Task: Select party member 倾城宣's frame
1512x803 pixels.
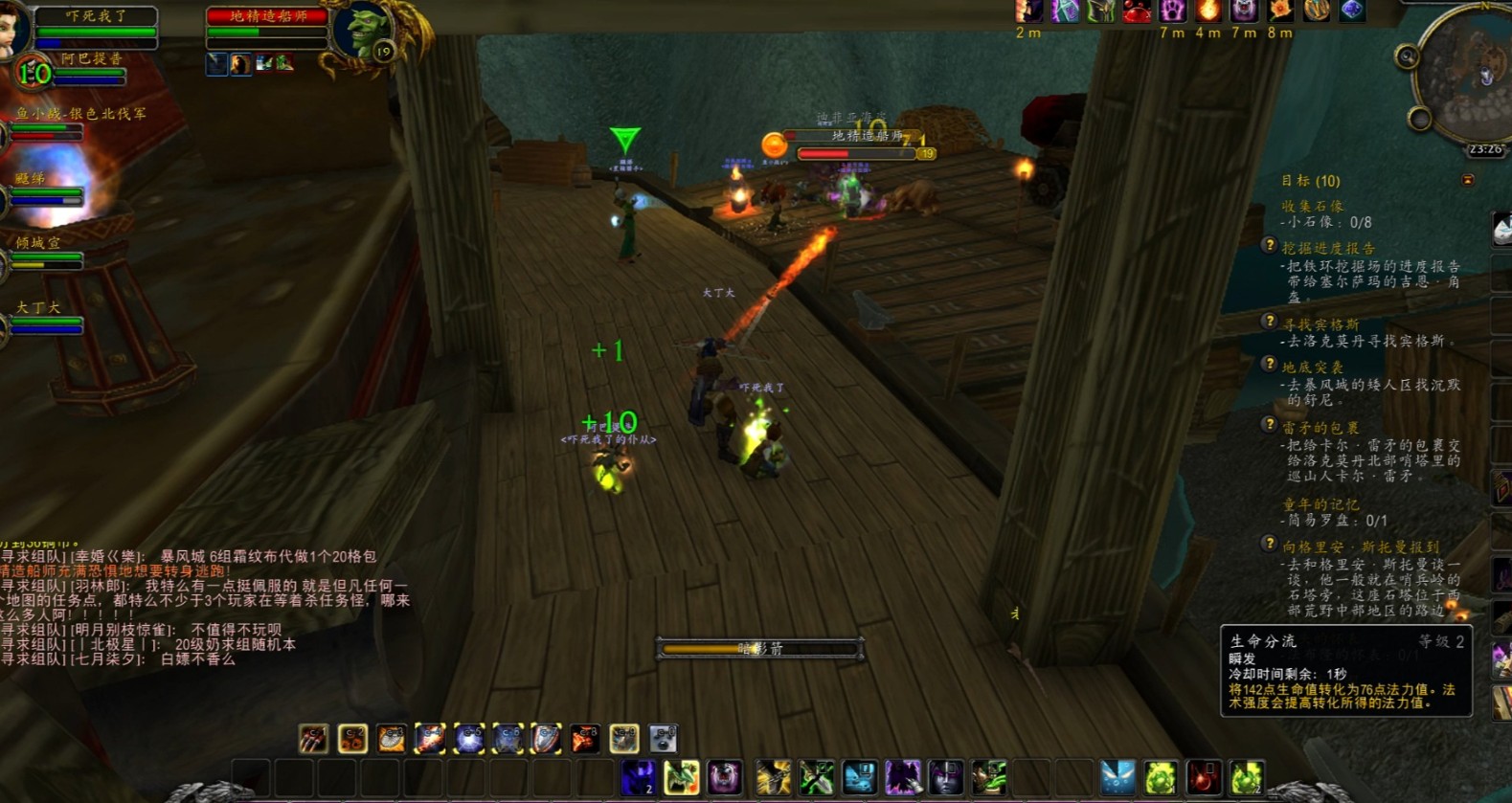Action: click(45, 252)
